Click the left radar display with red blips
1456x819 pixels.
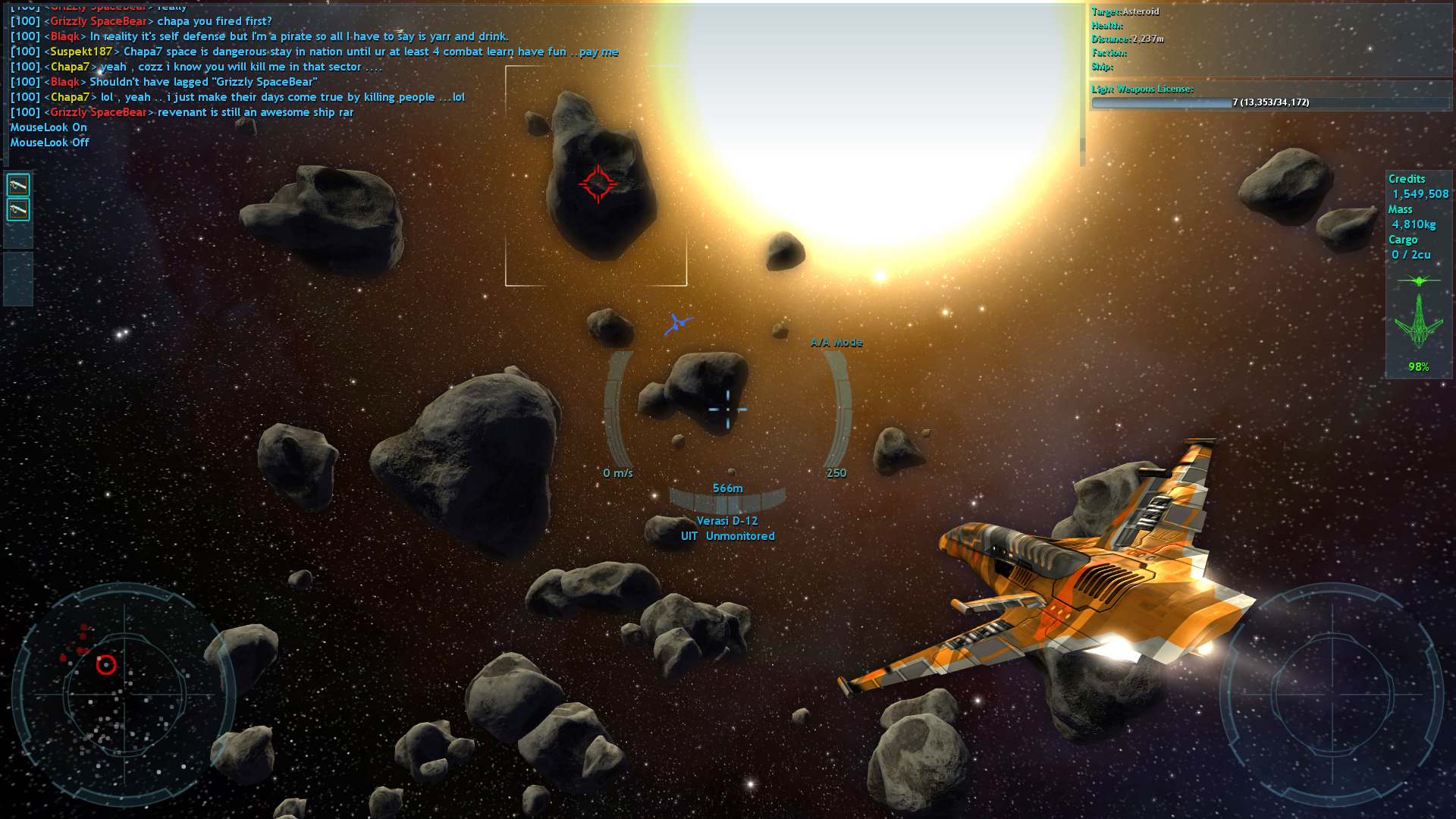click(x=124, y=694)
